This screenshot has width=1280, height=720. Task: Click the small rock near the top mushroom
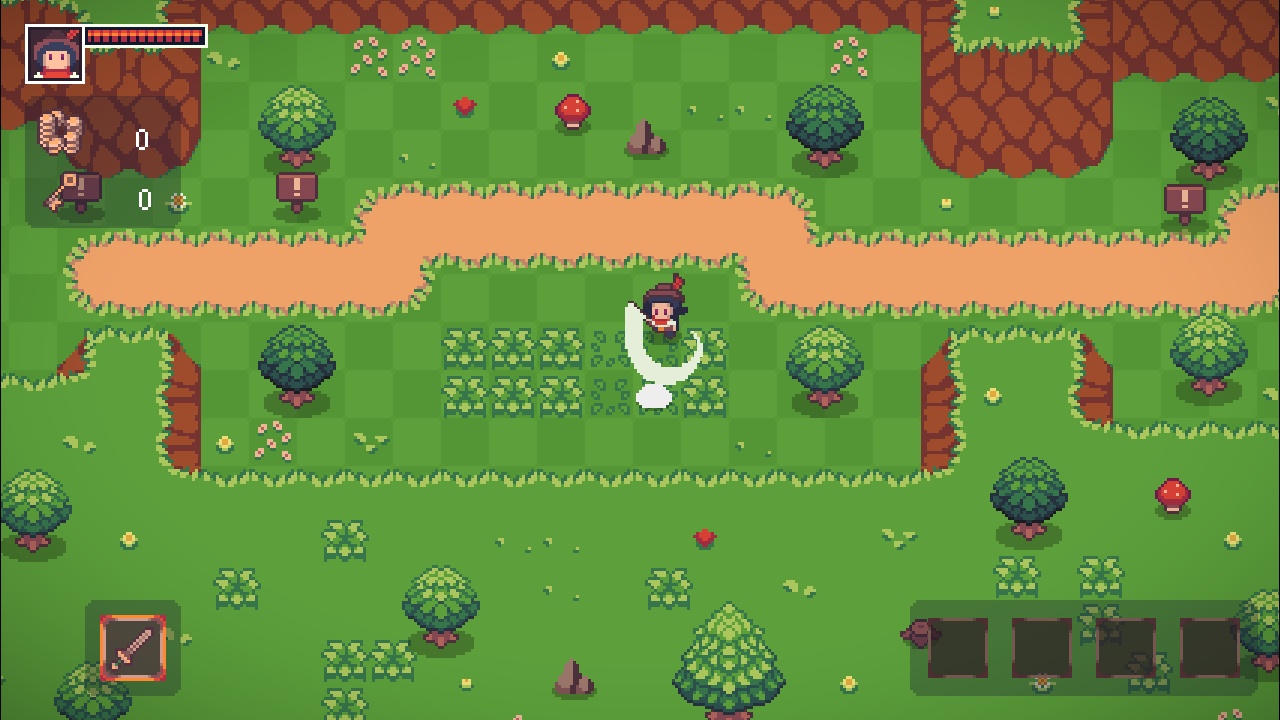point(646,139)
